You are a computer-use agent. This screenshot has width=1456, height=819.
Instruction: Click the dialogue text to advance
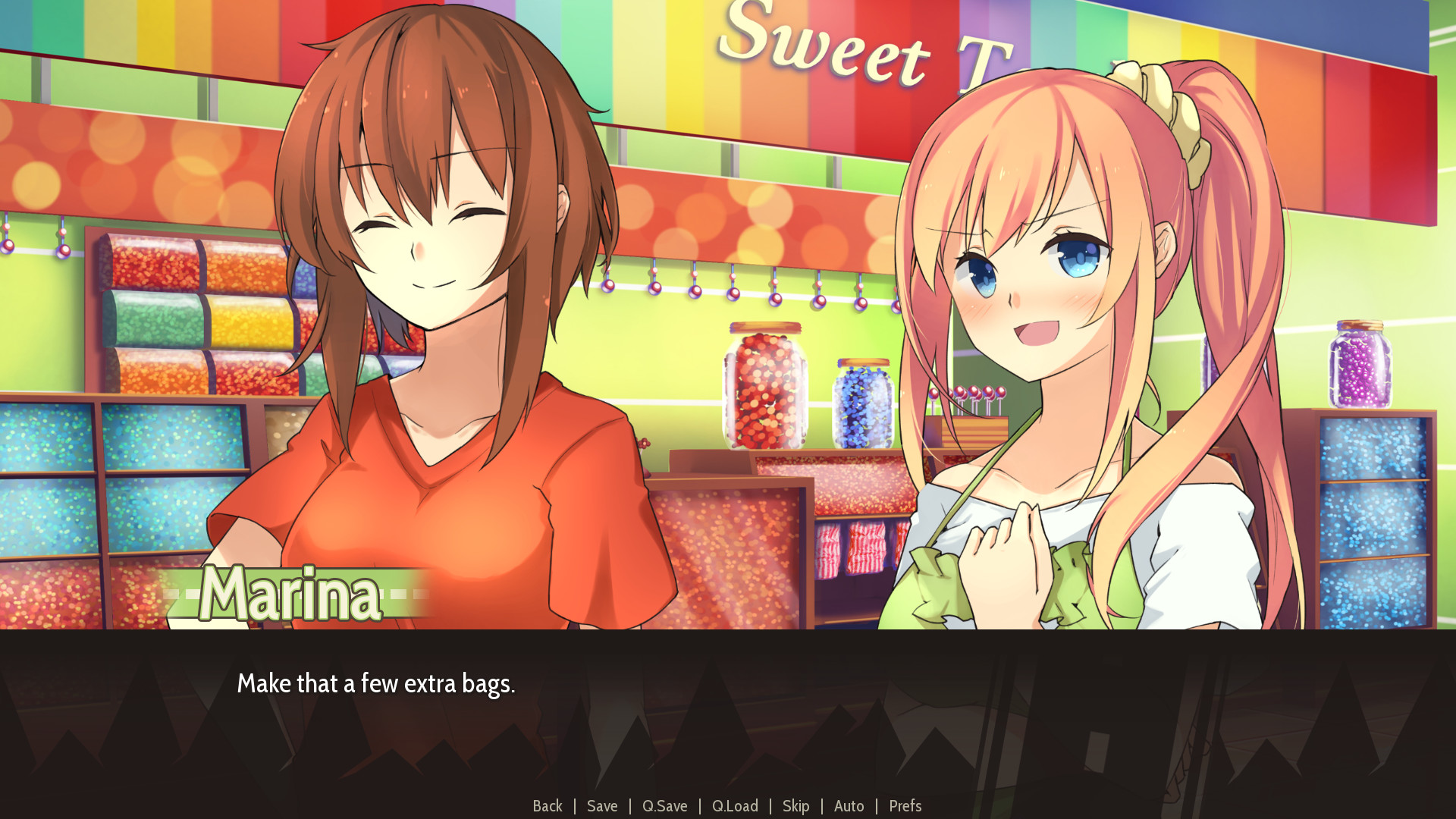377,684
